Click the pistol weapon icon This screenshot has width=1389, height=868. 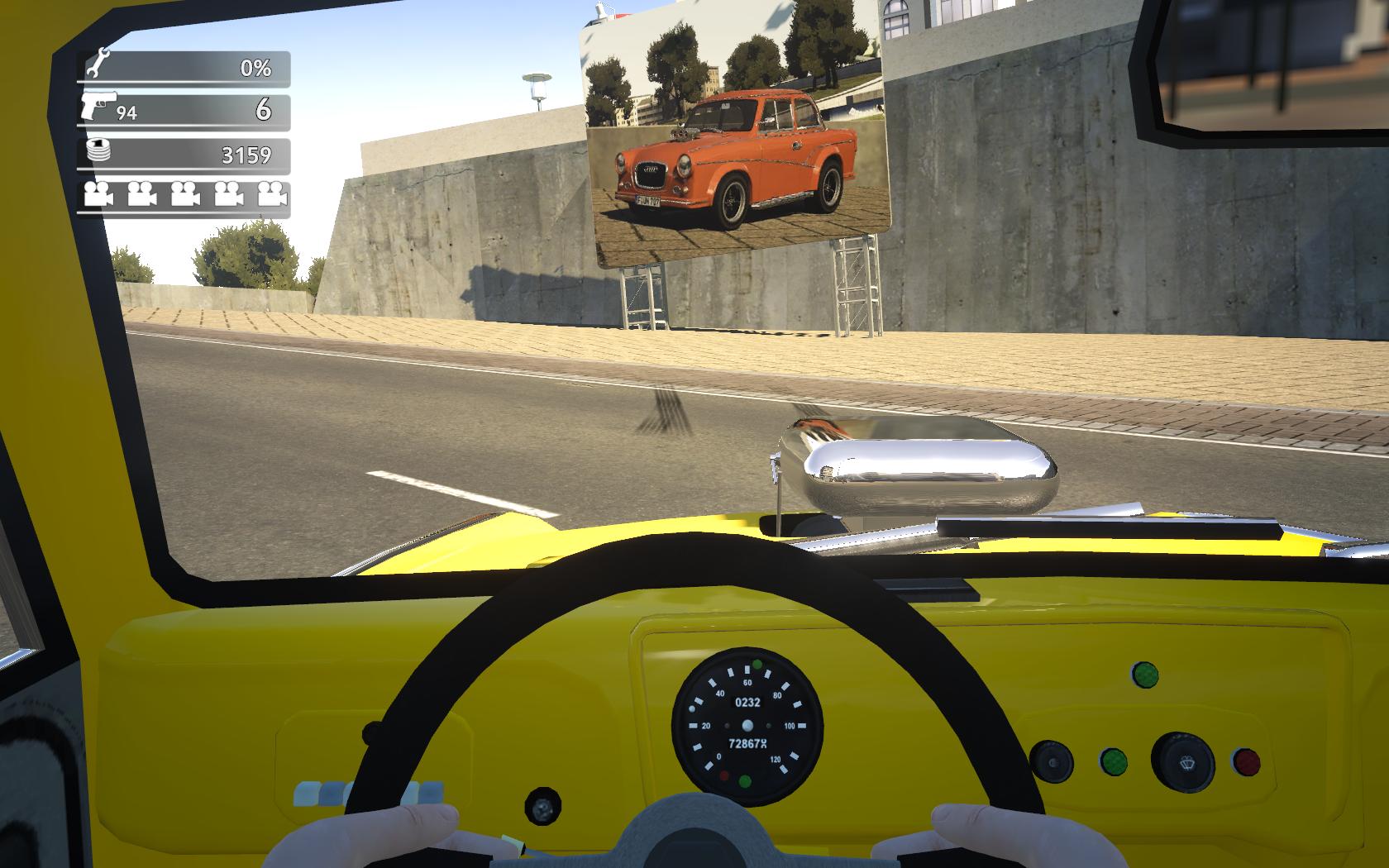[x=98, y=107]
